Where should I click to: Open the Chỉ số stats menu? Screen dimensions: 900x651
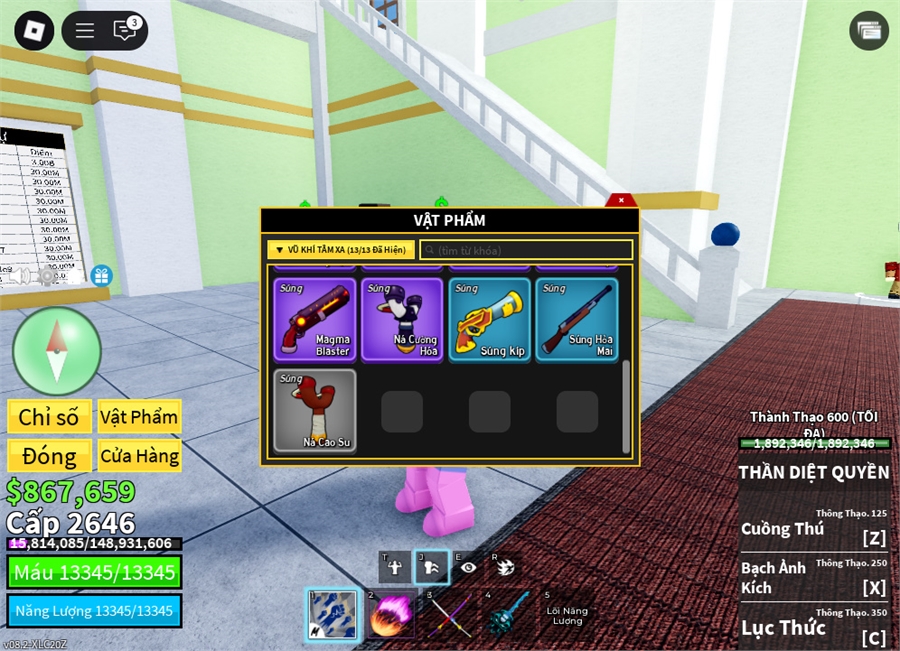pyautogui.click(x=49, y=417)
